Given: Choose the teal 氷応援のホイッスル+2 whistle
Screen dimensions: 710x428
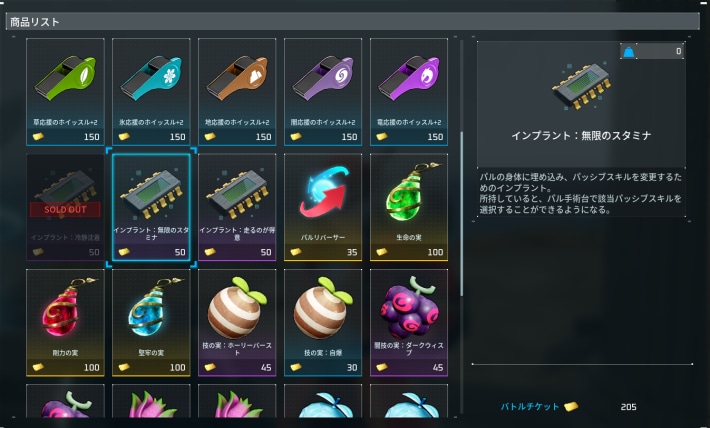Looking at the screenshot, I should [x=151, y=90].
